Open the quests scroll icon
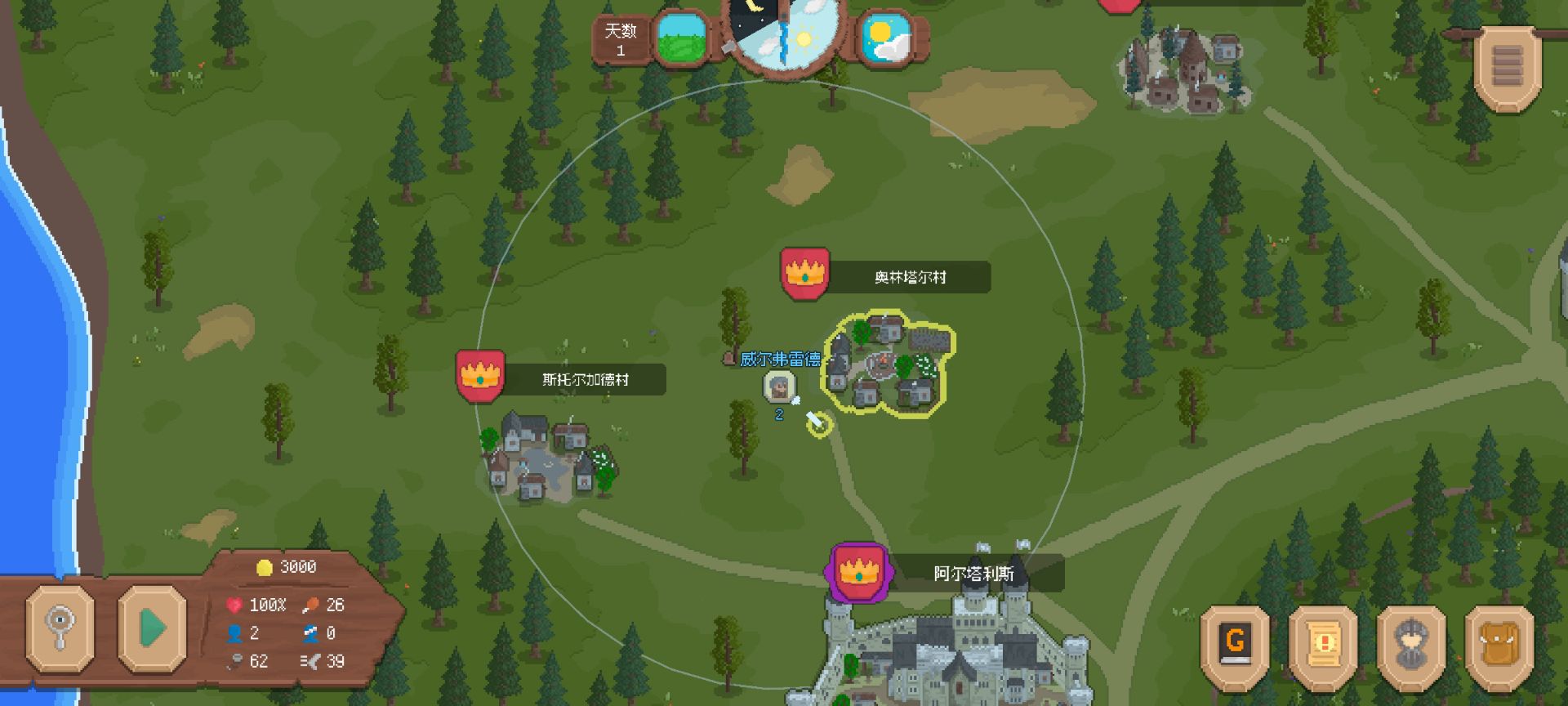Screen dimensions: 1568x706 (x=1323, y=645)
